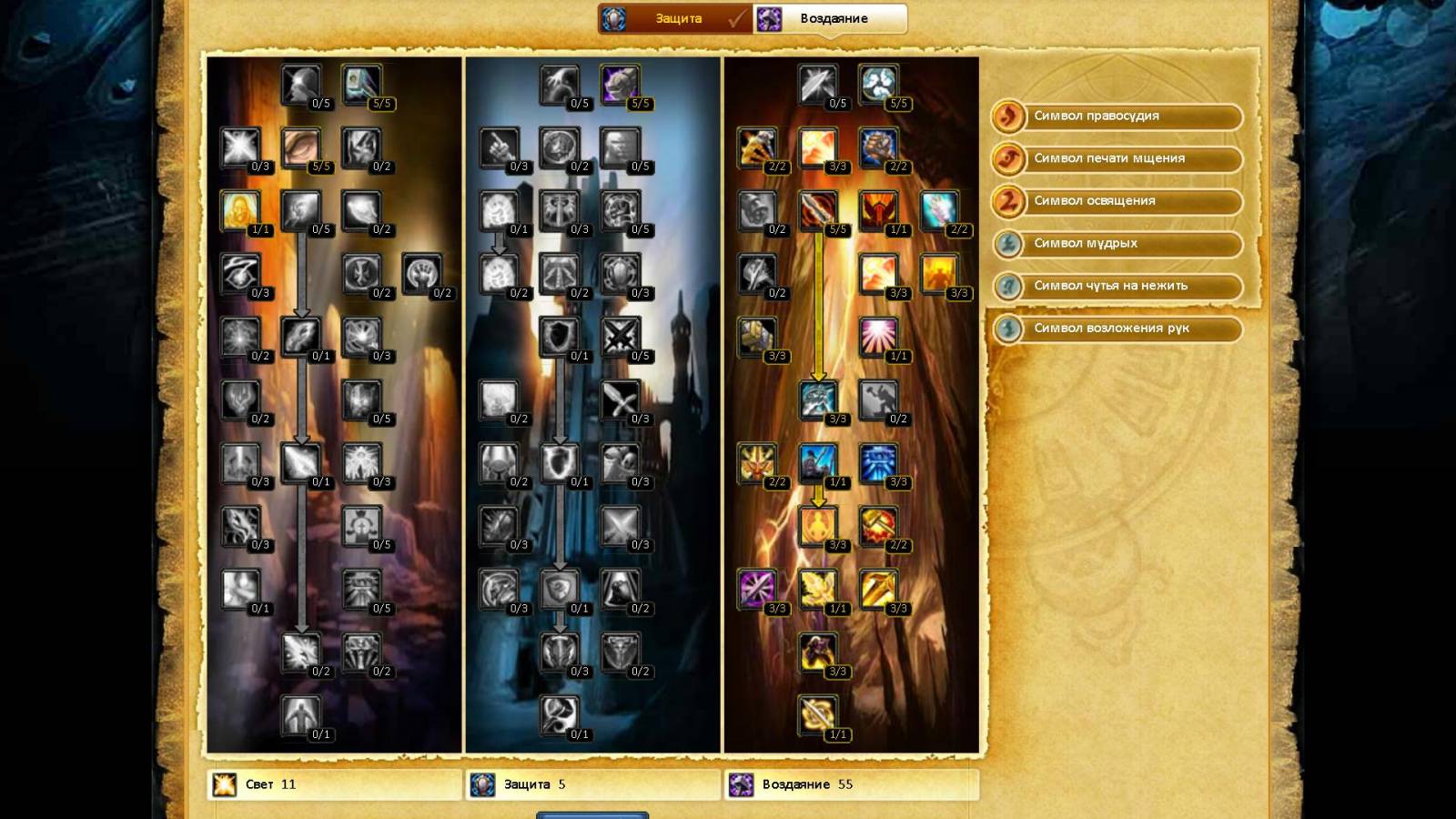Open the Символ правосудия glyph
Screen dimensions: 1456x819
(1117, 116)
